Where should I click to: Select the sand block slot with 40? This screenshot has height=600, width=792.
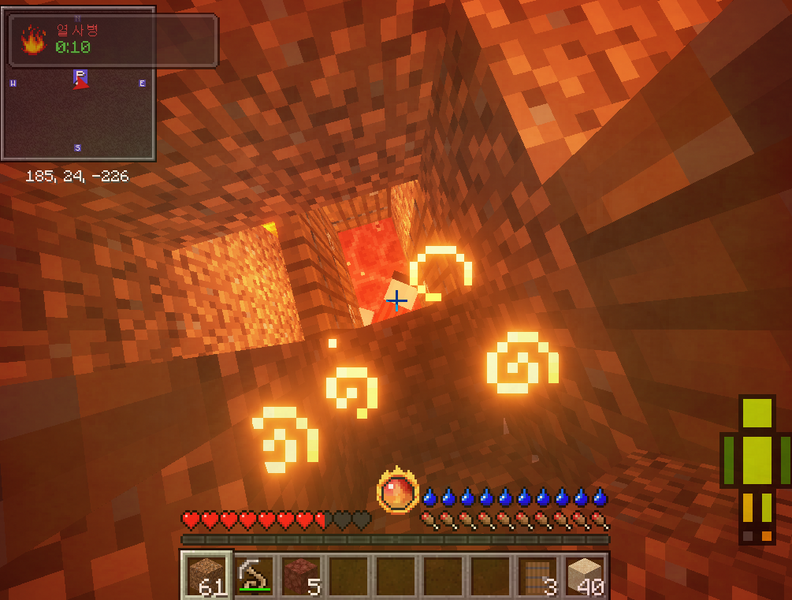point(585,576)
